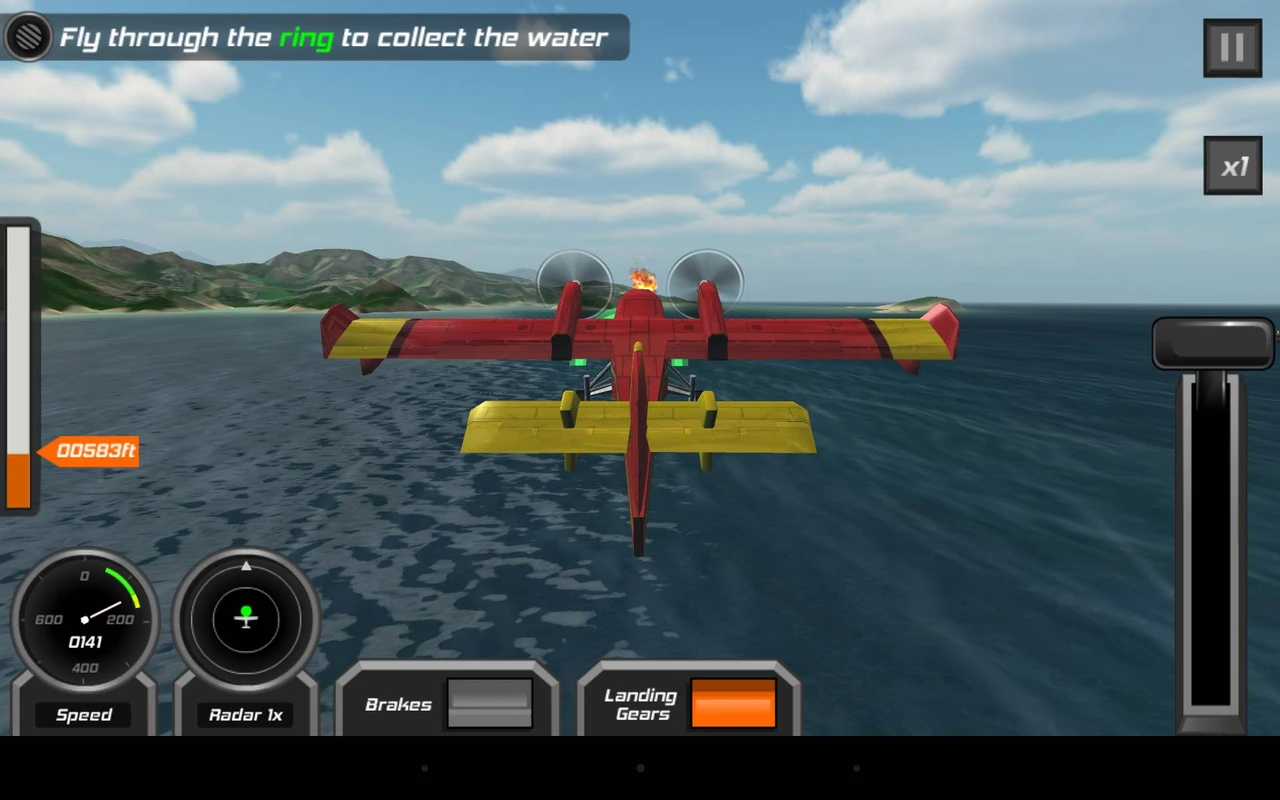Pause the game
This screenshot has height=800, width=1280.
tap(1232, 47)
